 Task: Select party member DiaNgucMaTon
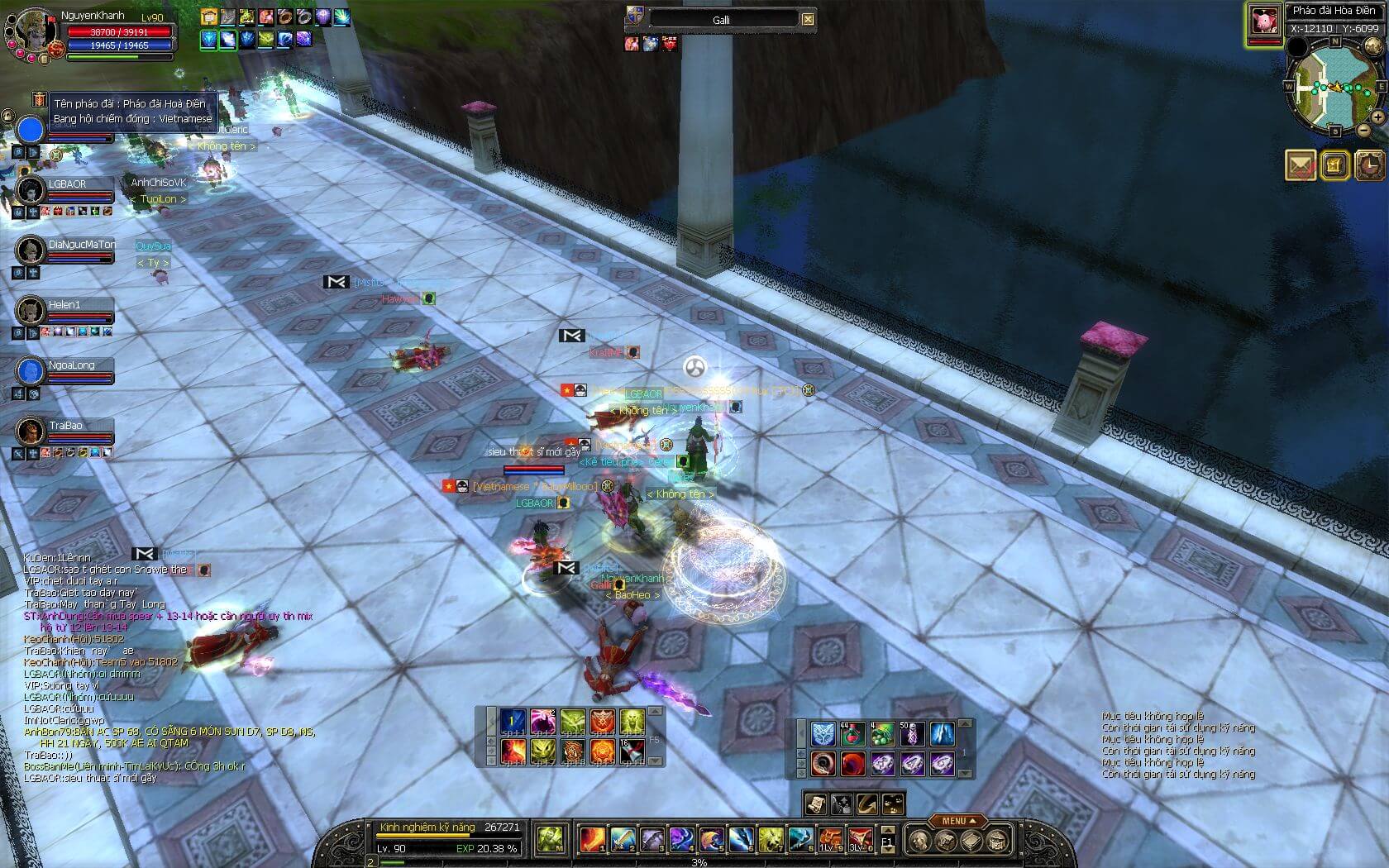(x=31, y=250)
